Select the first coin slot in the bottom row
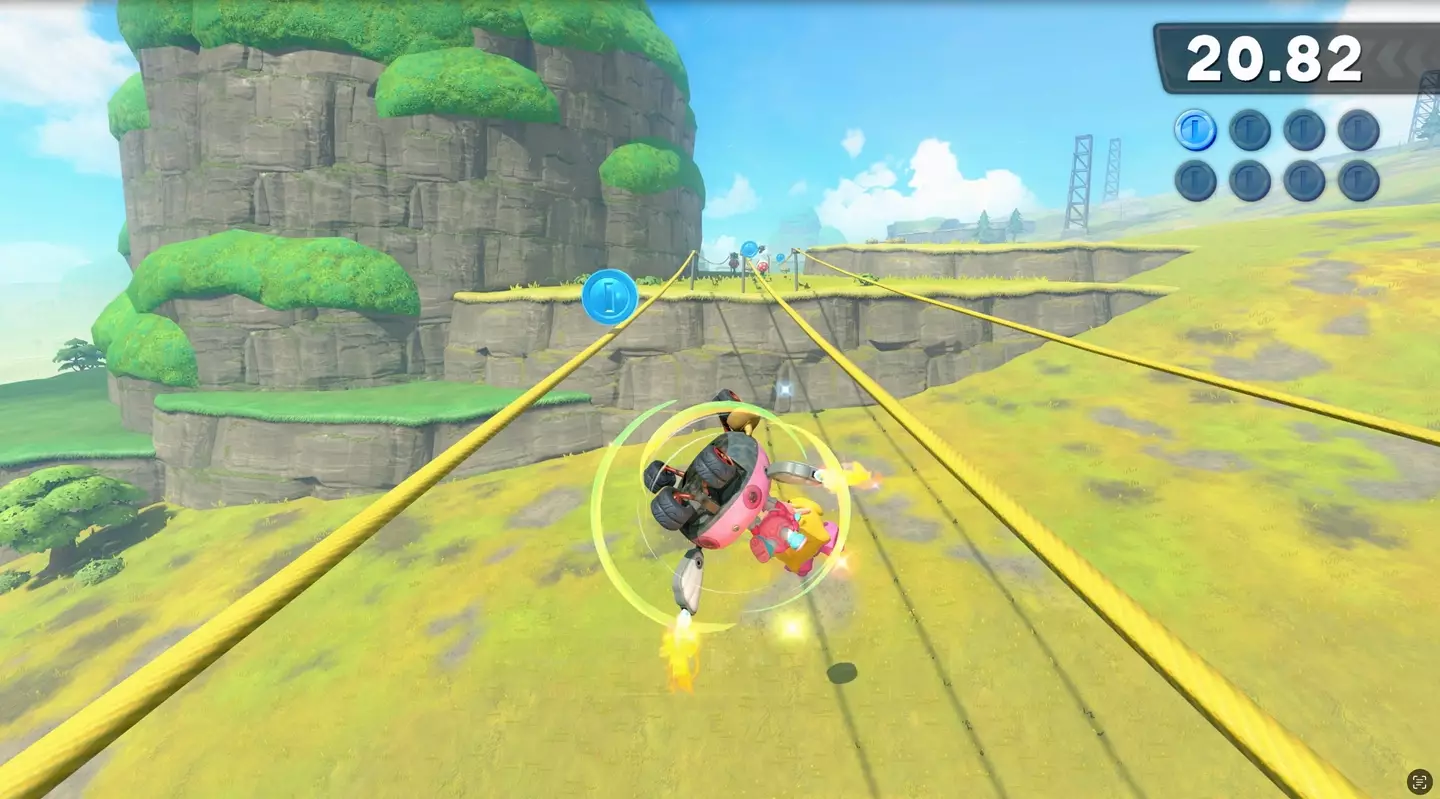The width and height of the screenshot is (1440, 799). click(x=1196, y=182)
